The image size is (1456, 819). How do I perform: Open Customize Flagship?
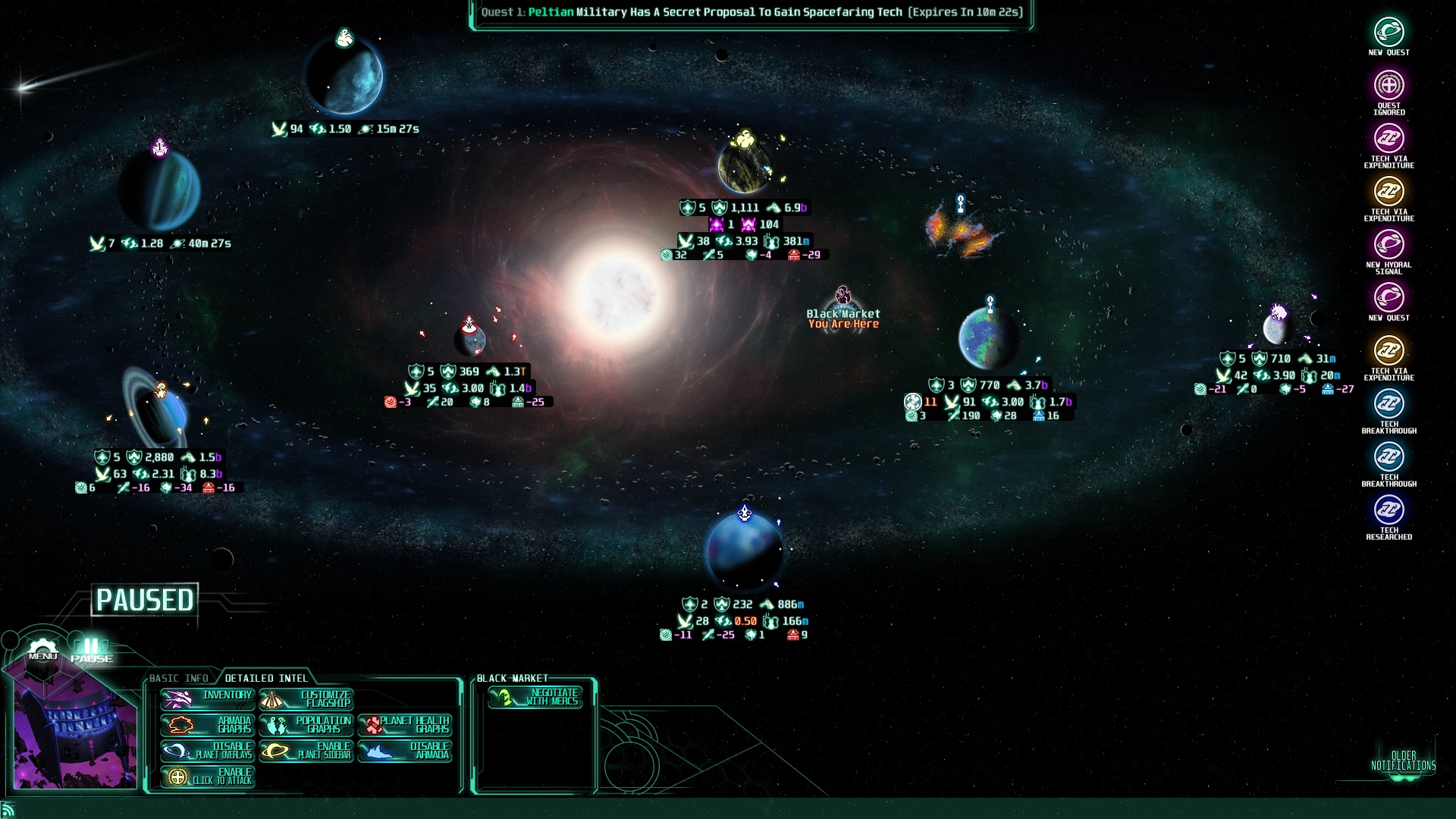point(306,699)
